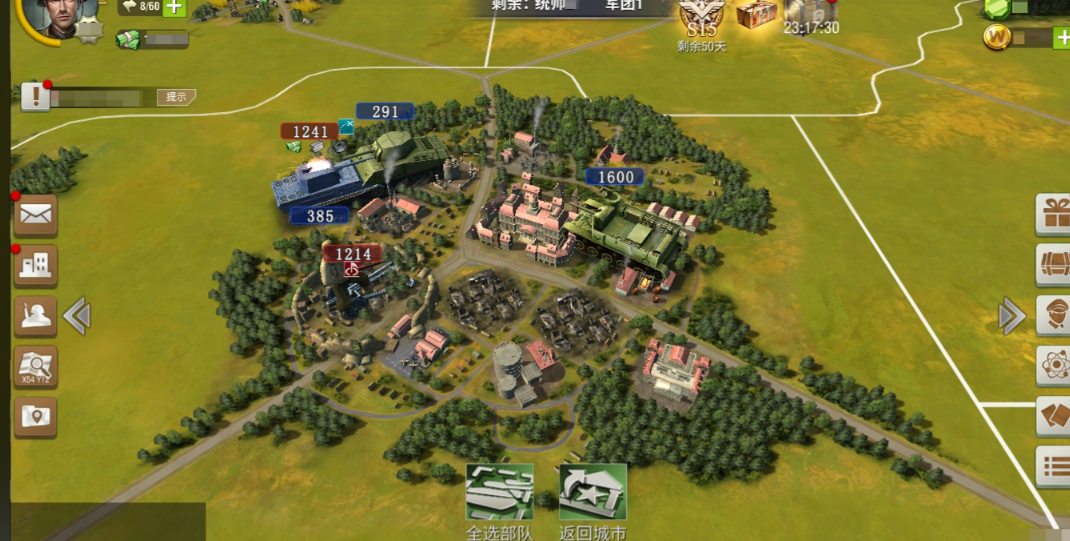
Task: Open the barrel supplies icon
Action: point(1054,265)
